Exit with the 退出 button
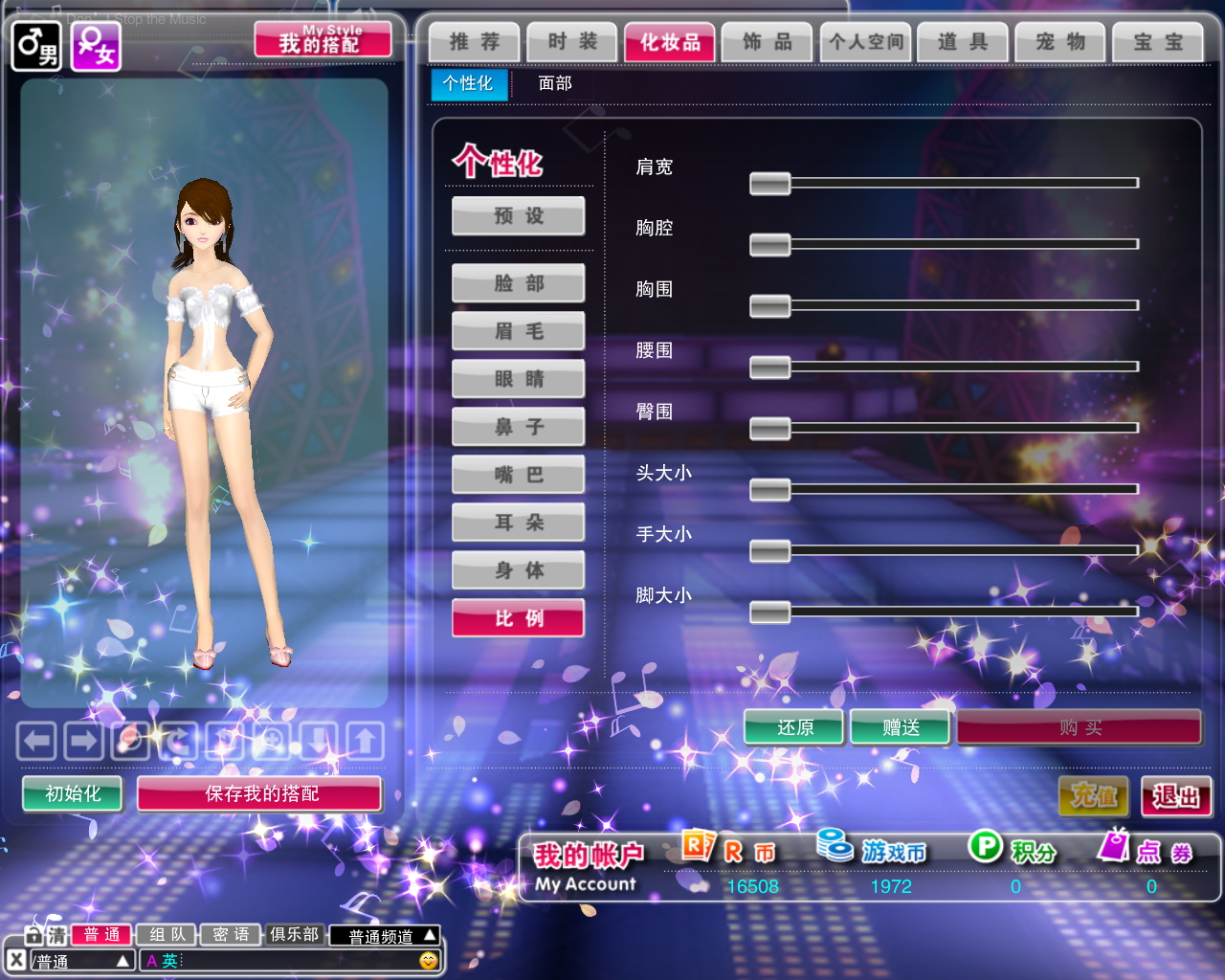Image resolution: width=1225 pixels, height=980 pixels. pos(1176,795)
